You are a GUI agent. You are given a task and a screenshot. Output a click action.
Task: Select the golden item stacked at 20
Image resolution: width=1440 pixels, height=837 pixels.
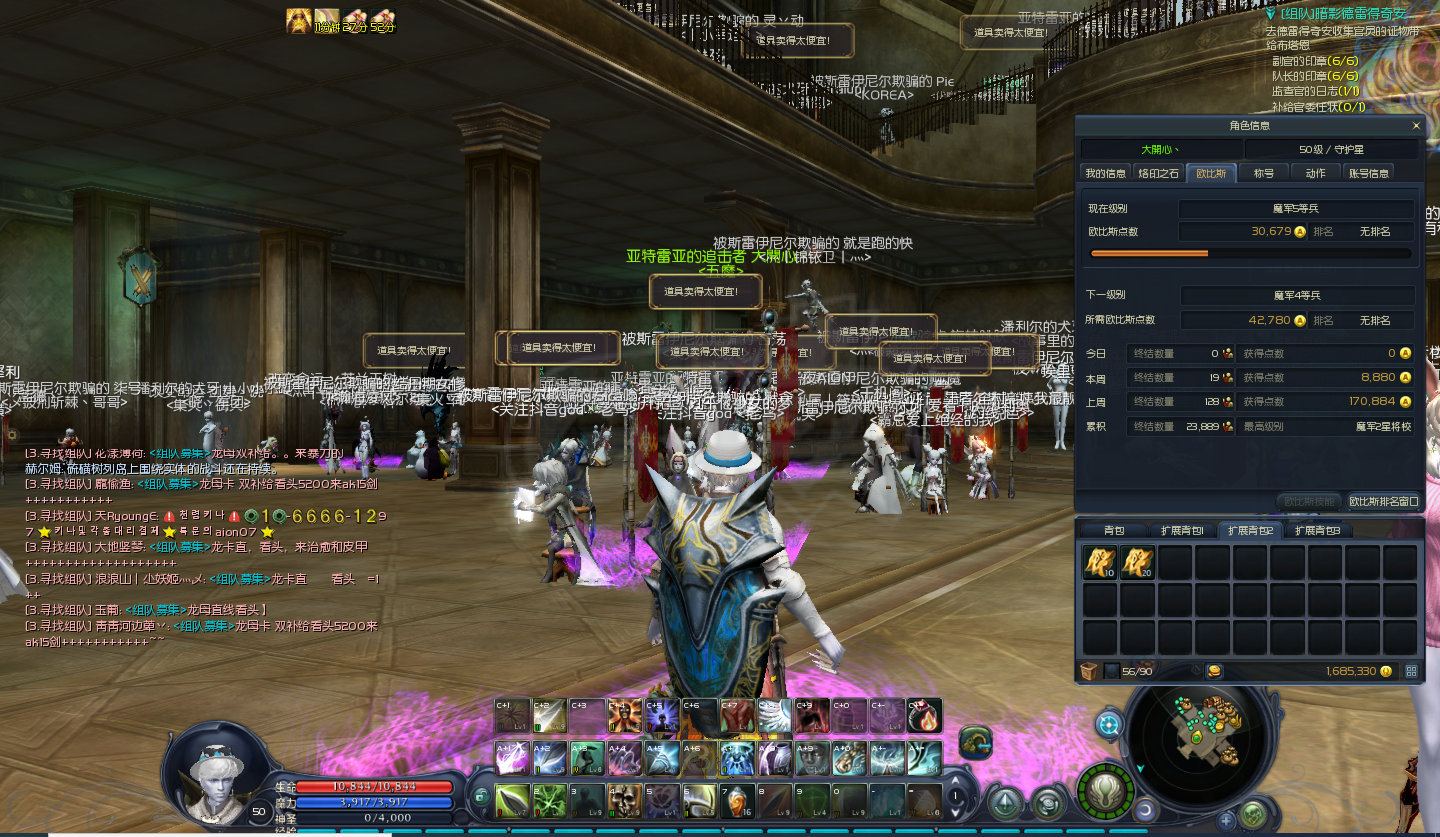(1136, 563)
